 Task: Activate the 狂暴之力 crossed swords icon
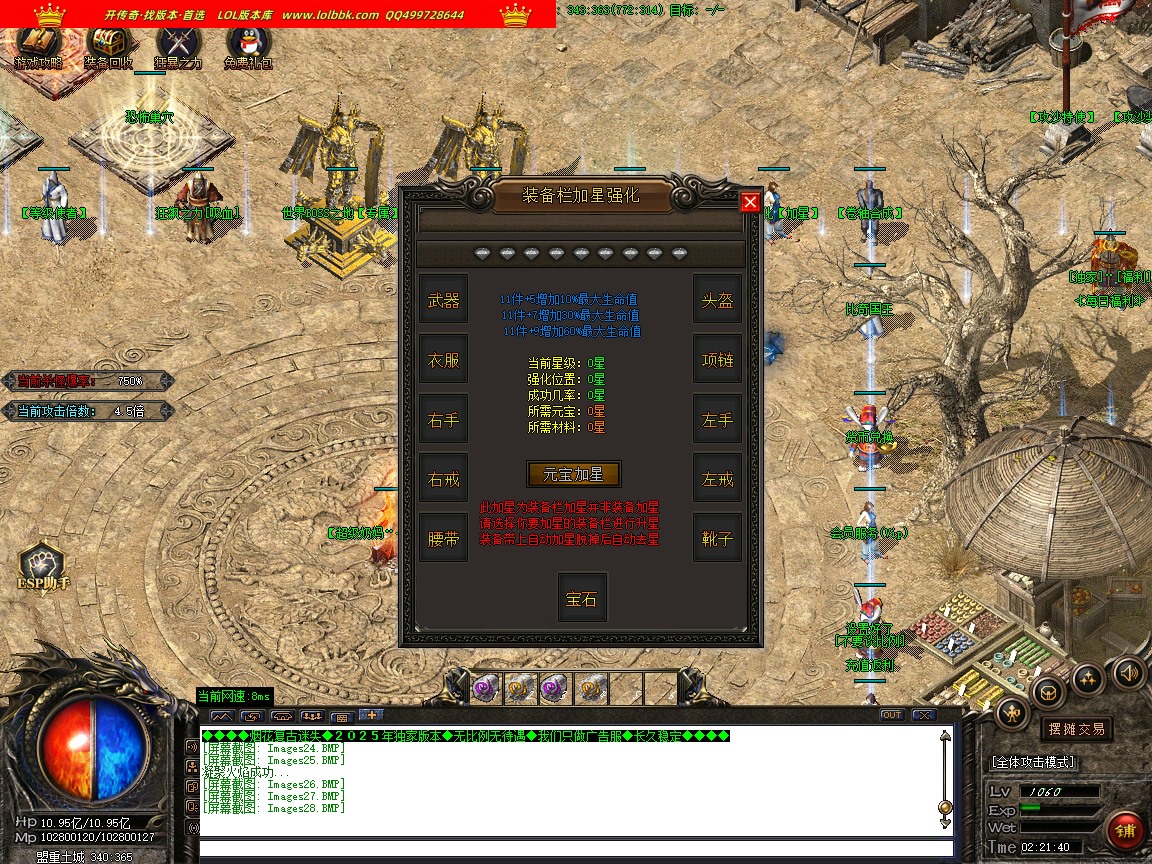click(178, 46)
